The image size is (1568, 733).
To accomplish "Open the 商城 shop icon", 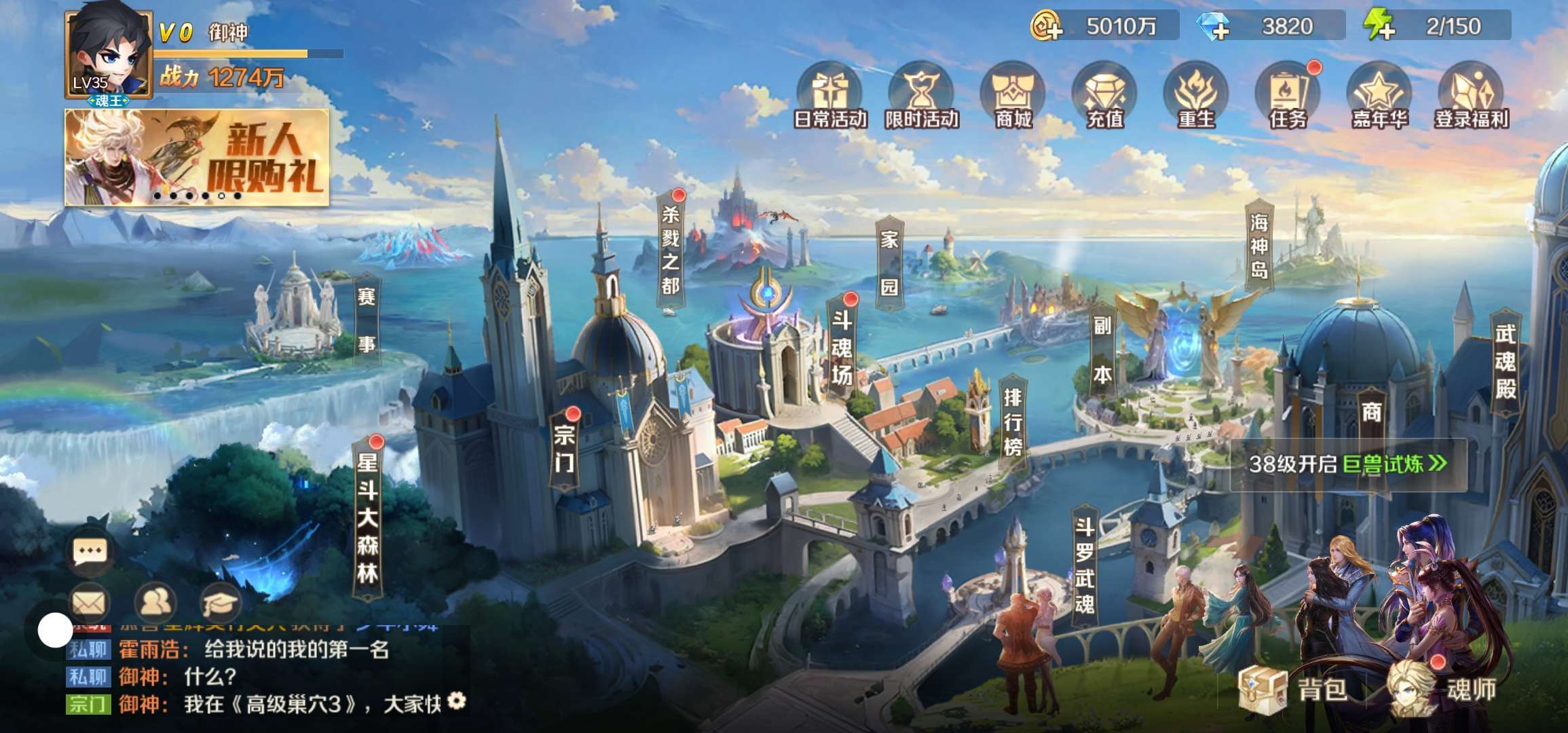I will 1013,96.
